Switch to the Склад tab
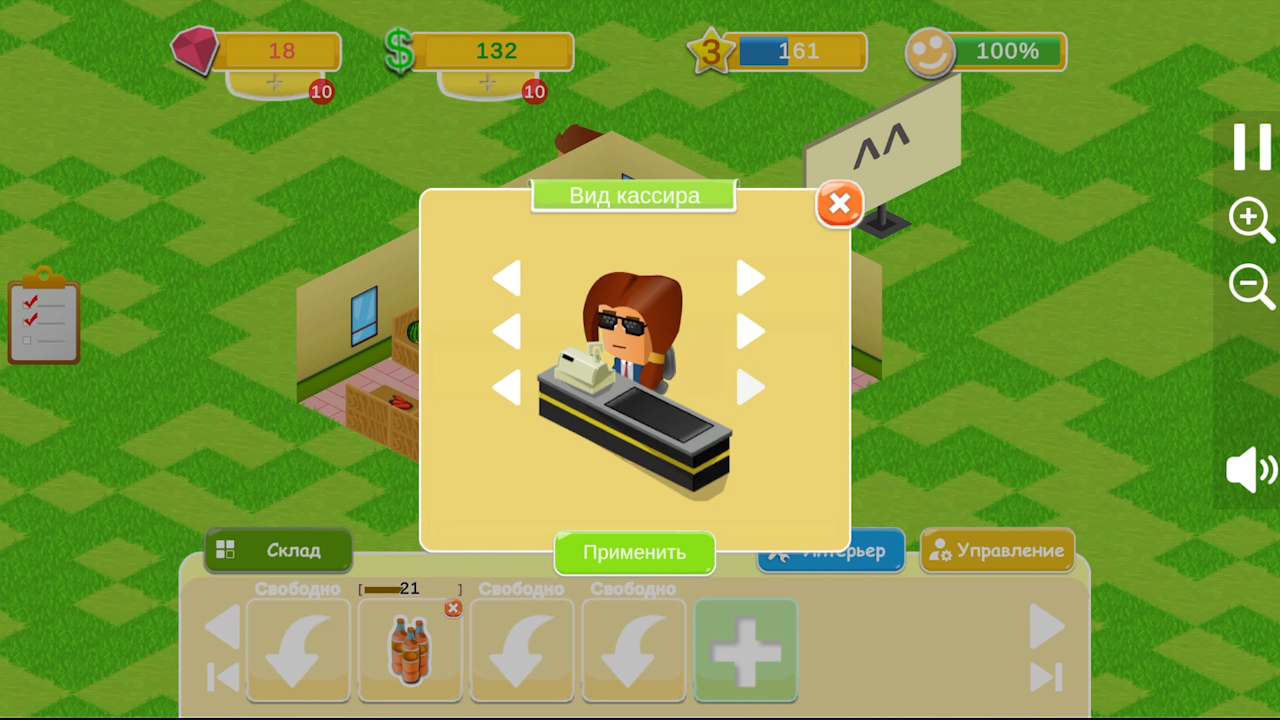Viewport: 1280px width, 720px height. point(277,550)
